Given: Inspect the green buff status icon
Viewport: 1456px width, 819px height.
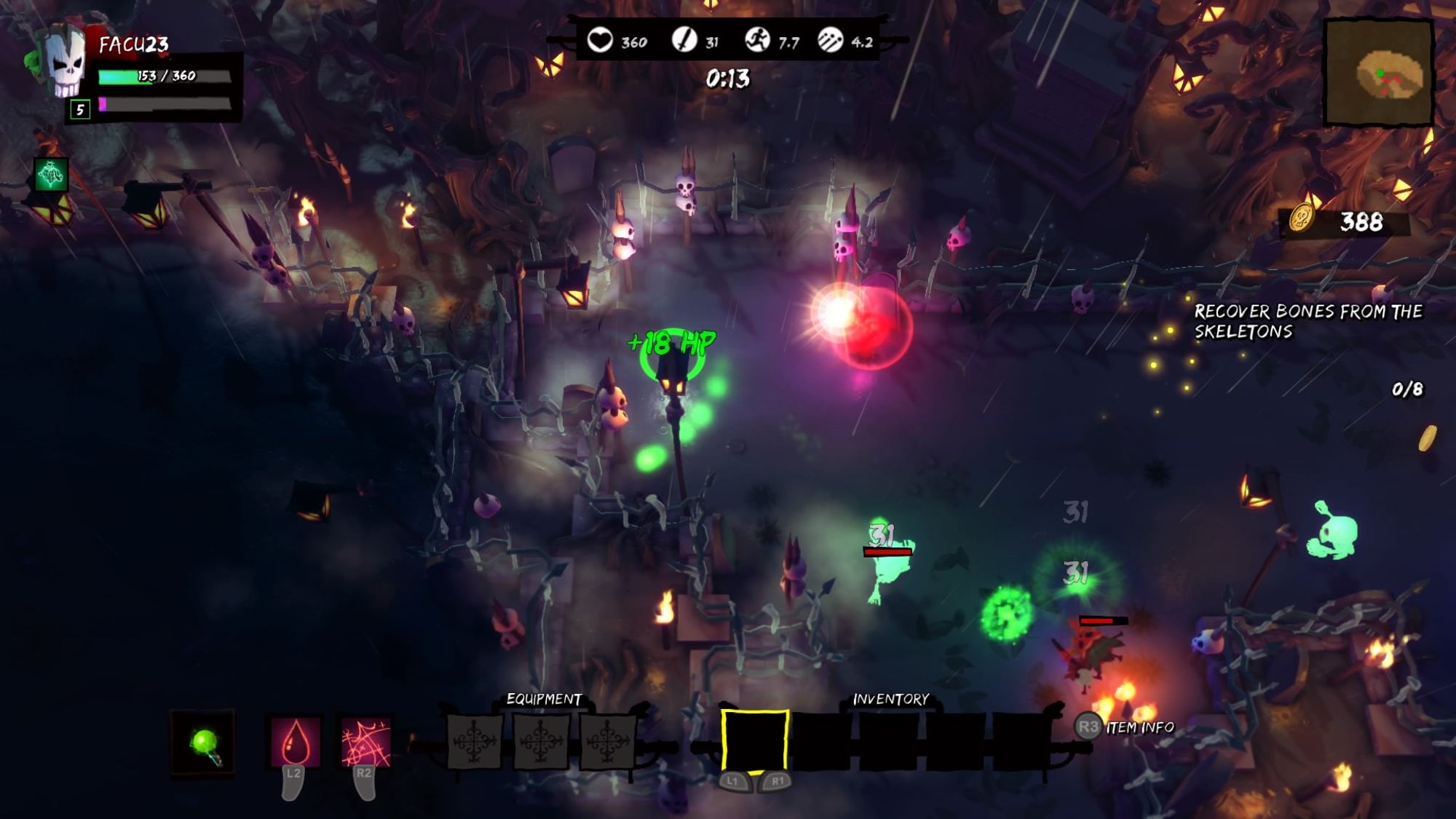Looking at the screenshot, I should point(51,175).
